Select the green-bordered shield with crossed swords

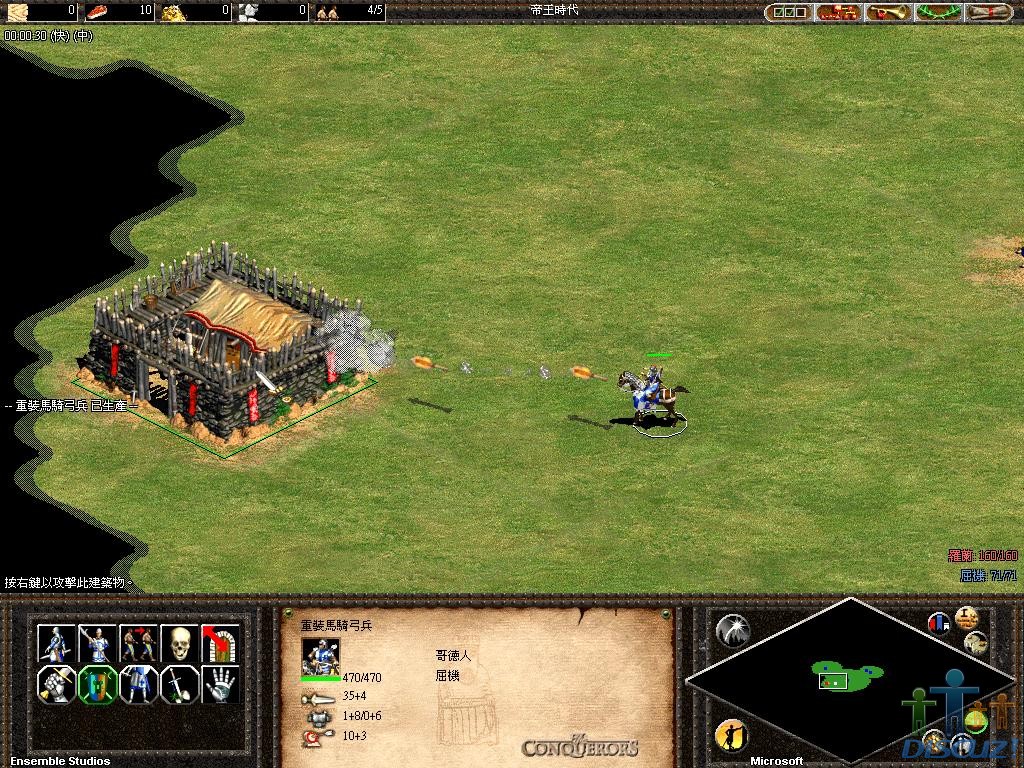(x=97, y=685)
